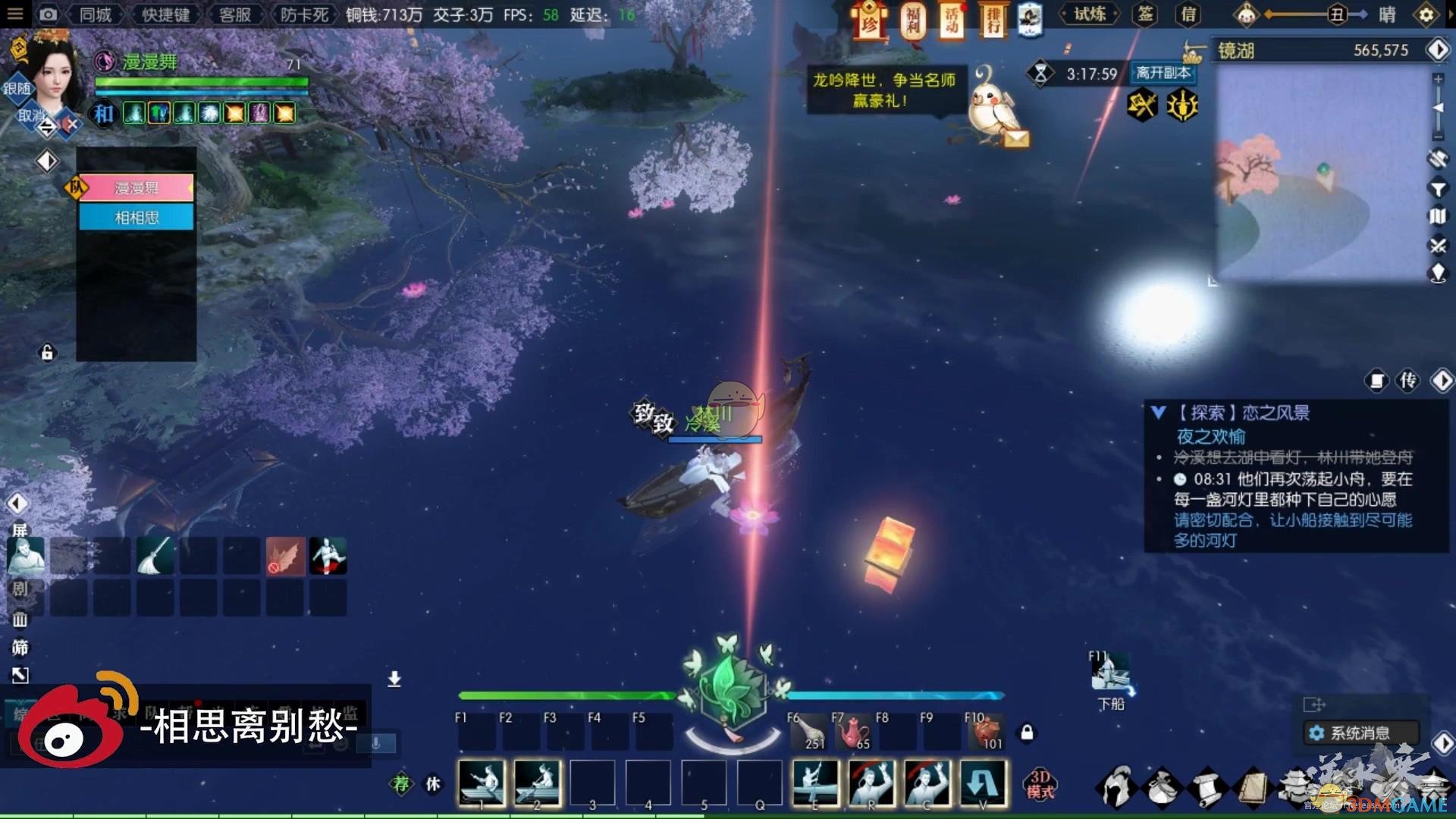Open the 快捷键 shortcuts menu
This screenshot has width=1456, height=819.
(165, 14)
